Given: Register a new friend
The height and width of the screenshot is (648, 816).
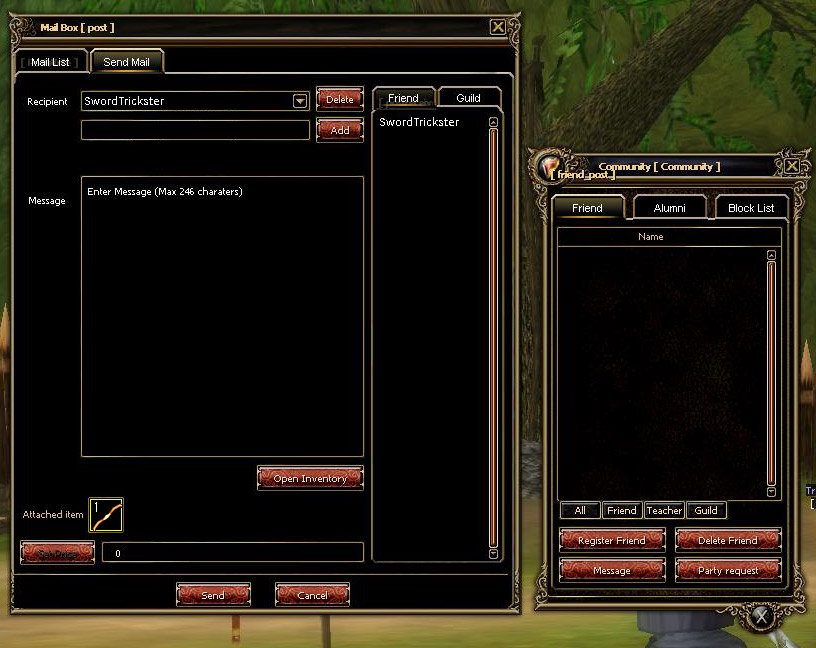Looking at the screenshot, I should point(611,540).
